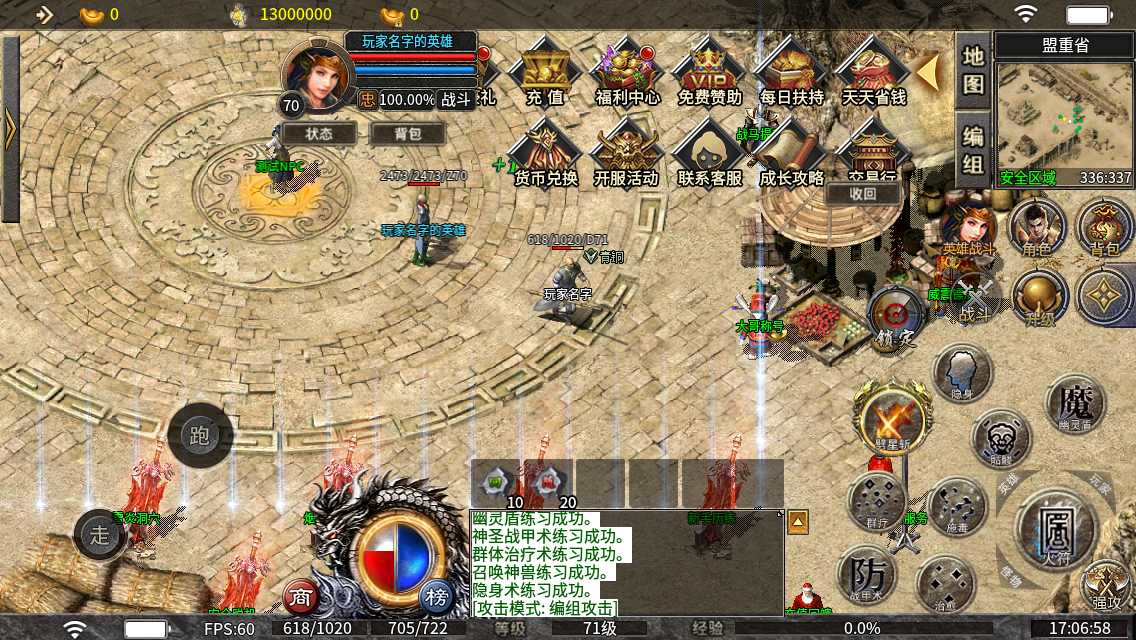1136x640 pixels.
Task: Cast the 火符 fire talisman skill
Action: point(1056,527)
